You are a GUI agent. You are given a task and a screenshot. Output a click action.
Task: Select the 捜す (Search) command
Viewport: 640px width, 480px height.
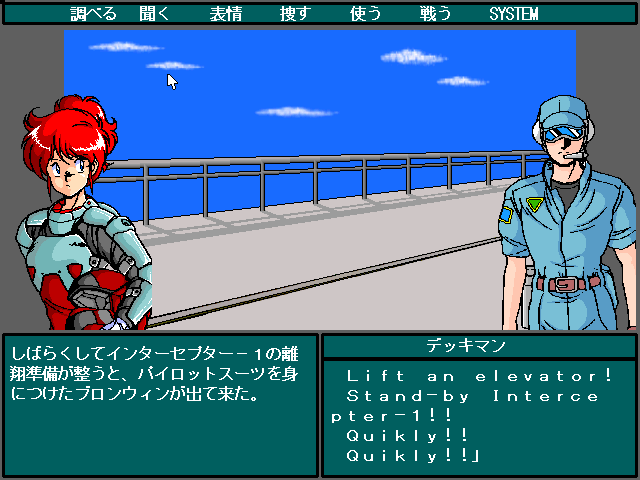[295, 14]
